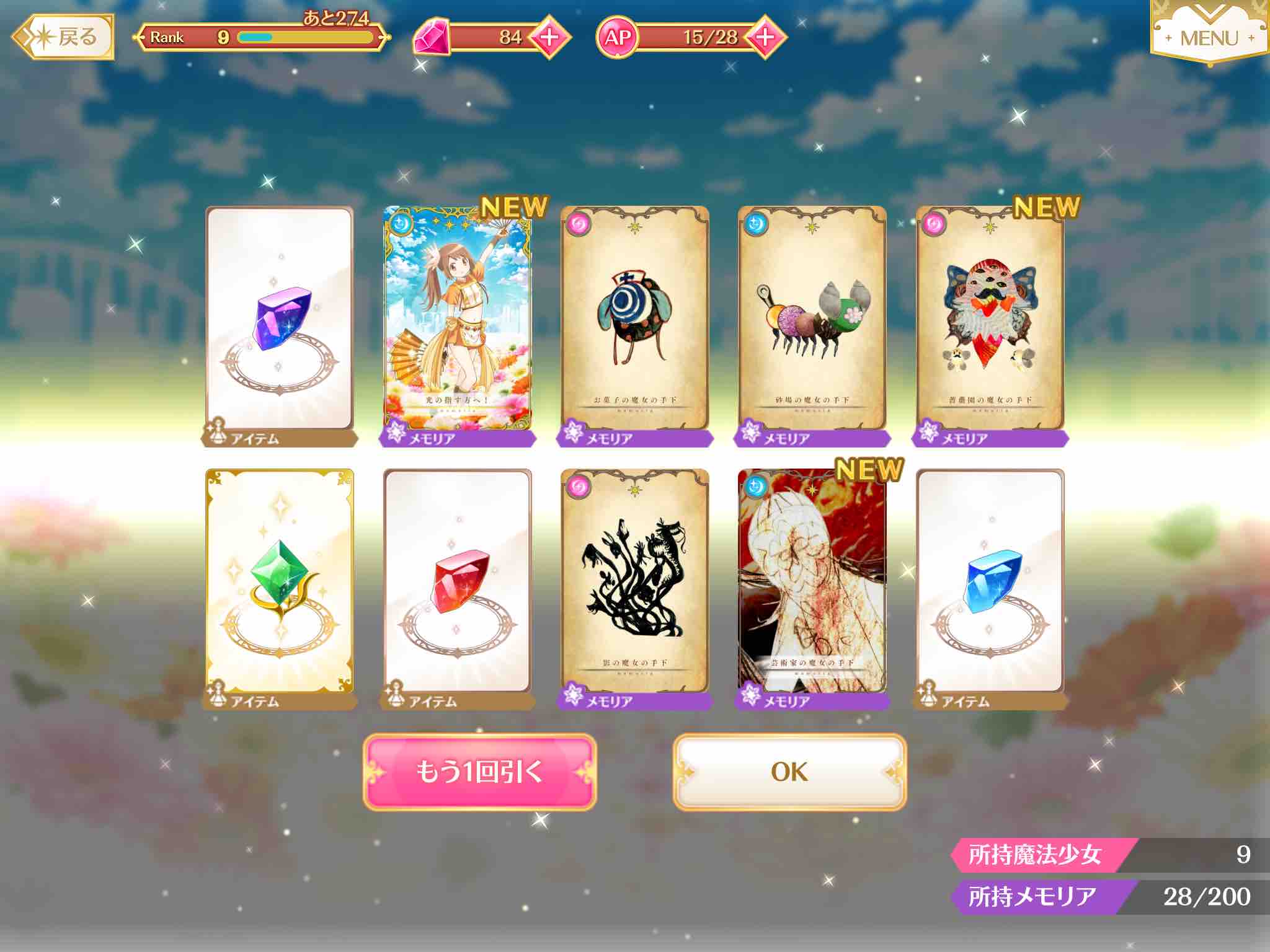Click the pink gem currency icon
This screenshot has width=1270, height=952.
433,37
